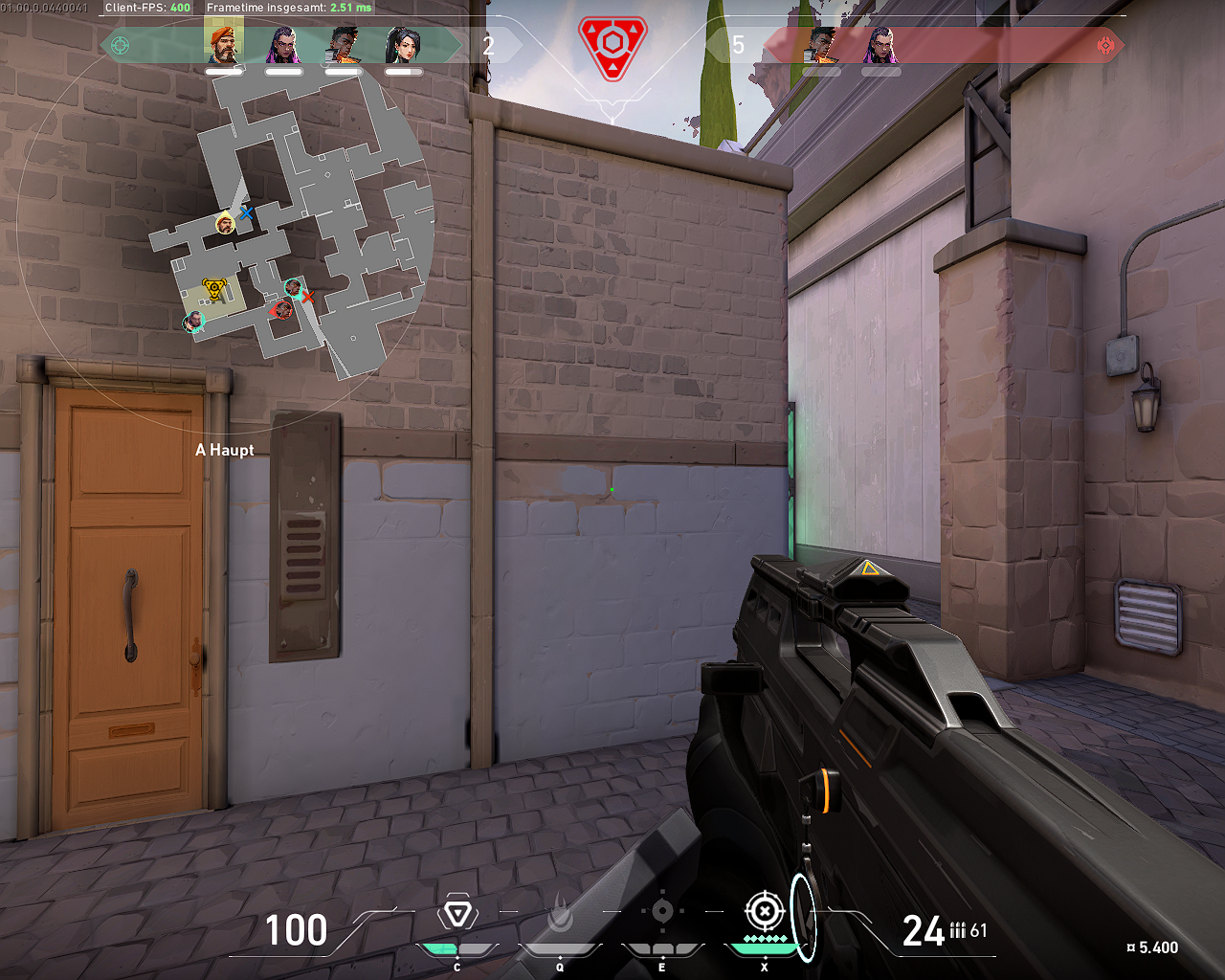The height and width of the screenshot is (980, 1225).
Task: Click the teal team emblem left of ally portraits
Action: tap(122, 43)
